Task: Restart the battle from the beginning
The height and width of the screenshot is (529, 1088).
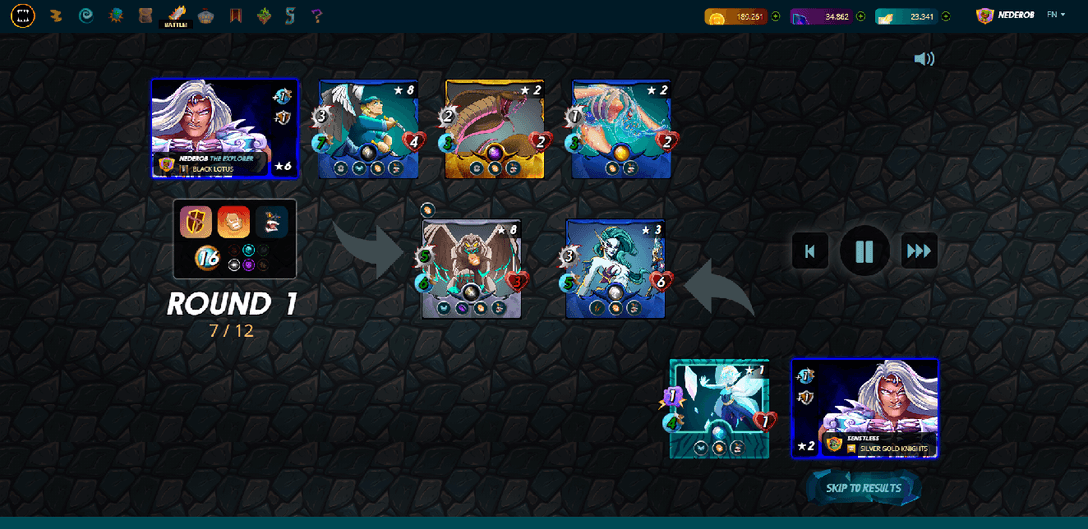Action: pyautogui.click(x=810, y=251)
